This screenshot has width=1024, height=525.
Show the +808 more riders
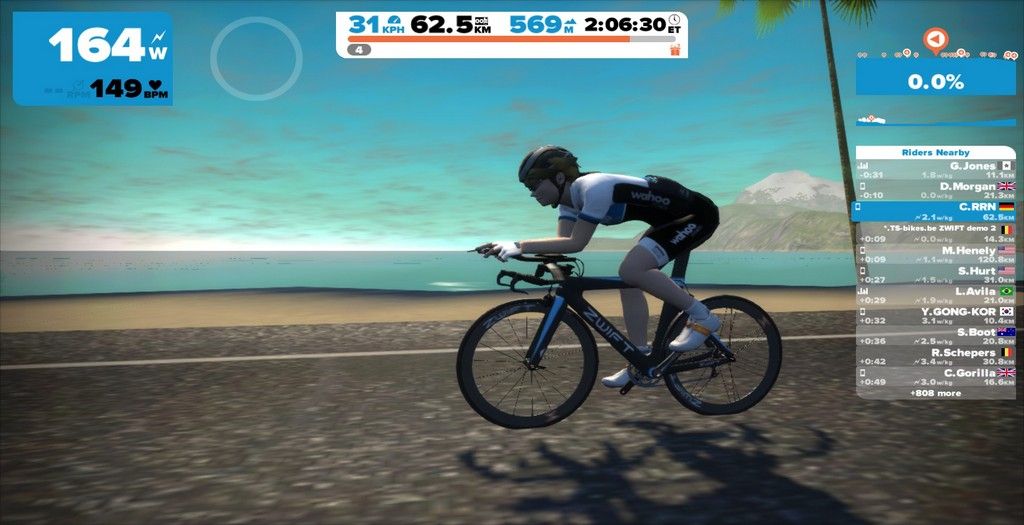[x=935, y=393]
